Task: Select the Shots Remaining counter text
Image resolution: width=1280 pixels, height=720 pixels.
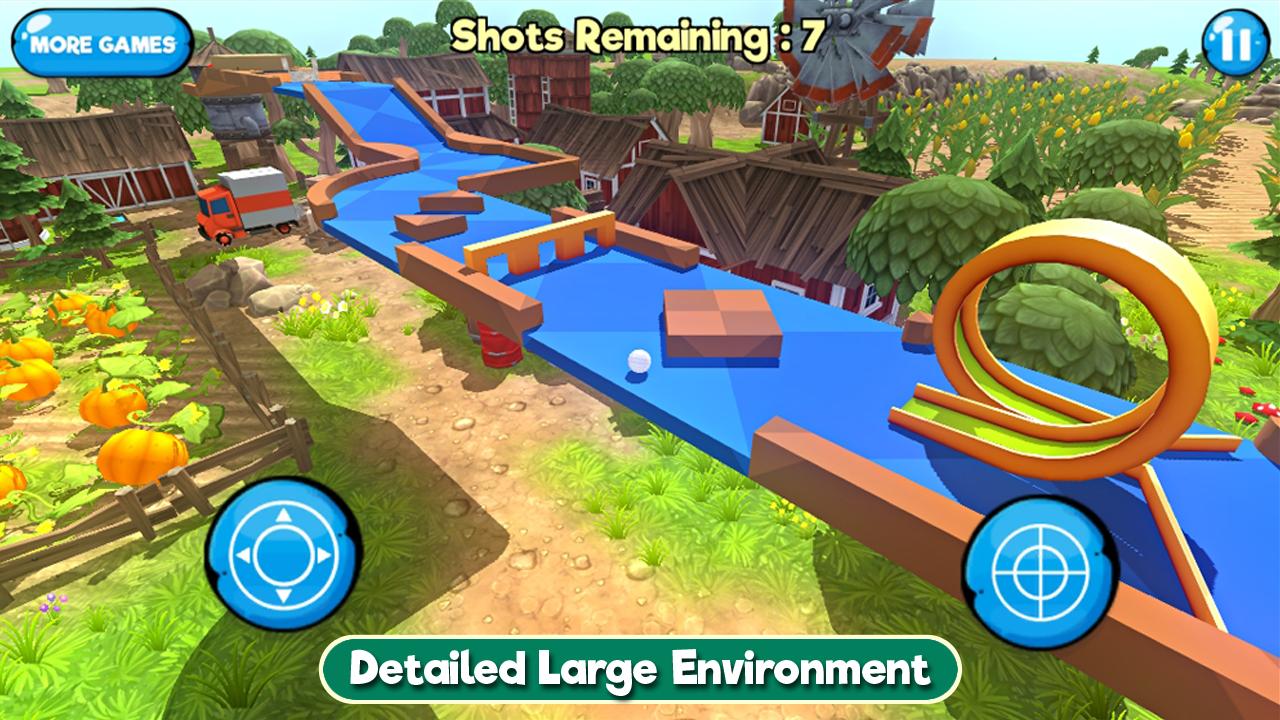Action: pyautogui.click(x=637, y=33)
